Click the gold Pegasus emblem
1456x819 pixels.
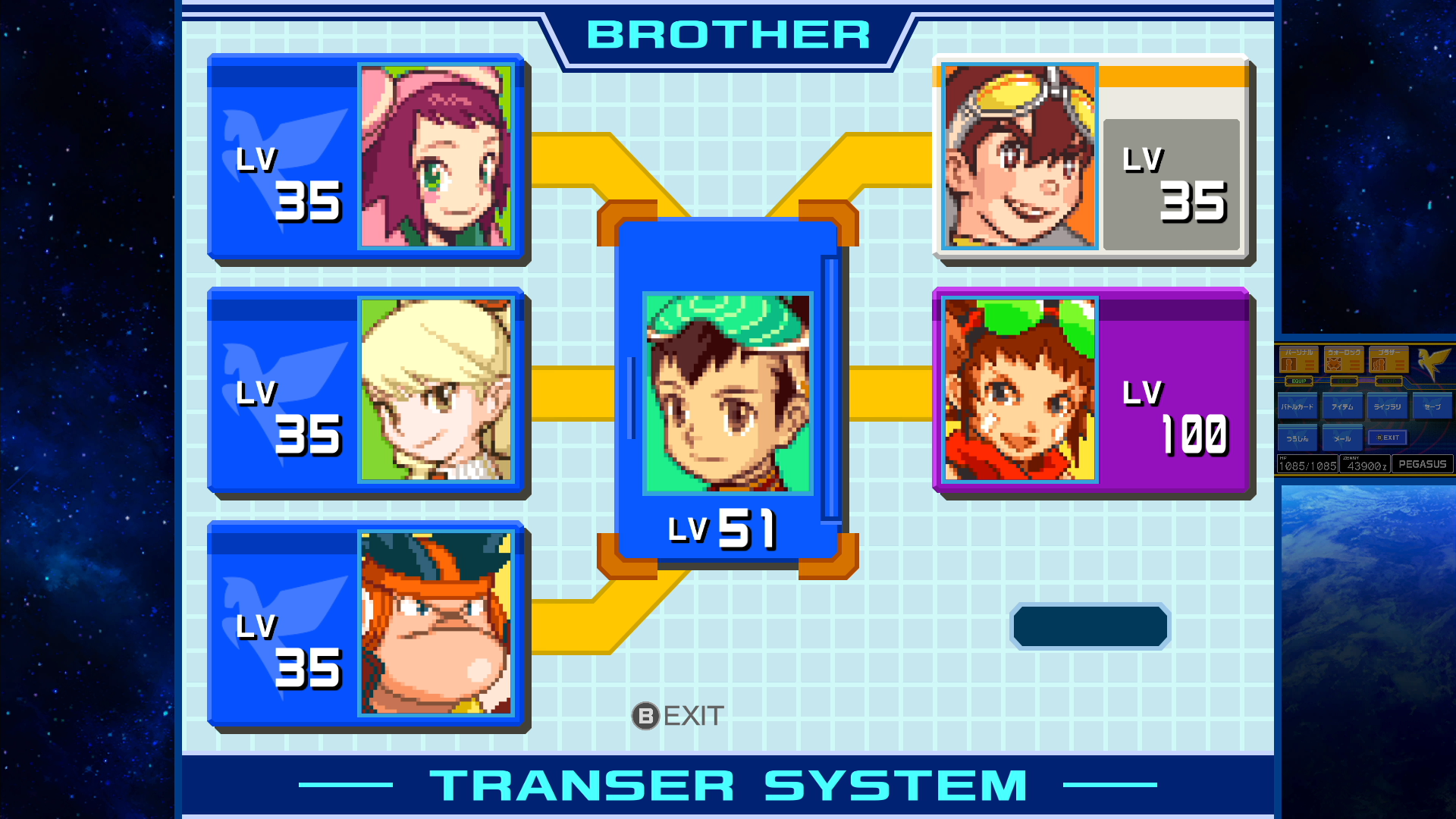click(1432, 362)
